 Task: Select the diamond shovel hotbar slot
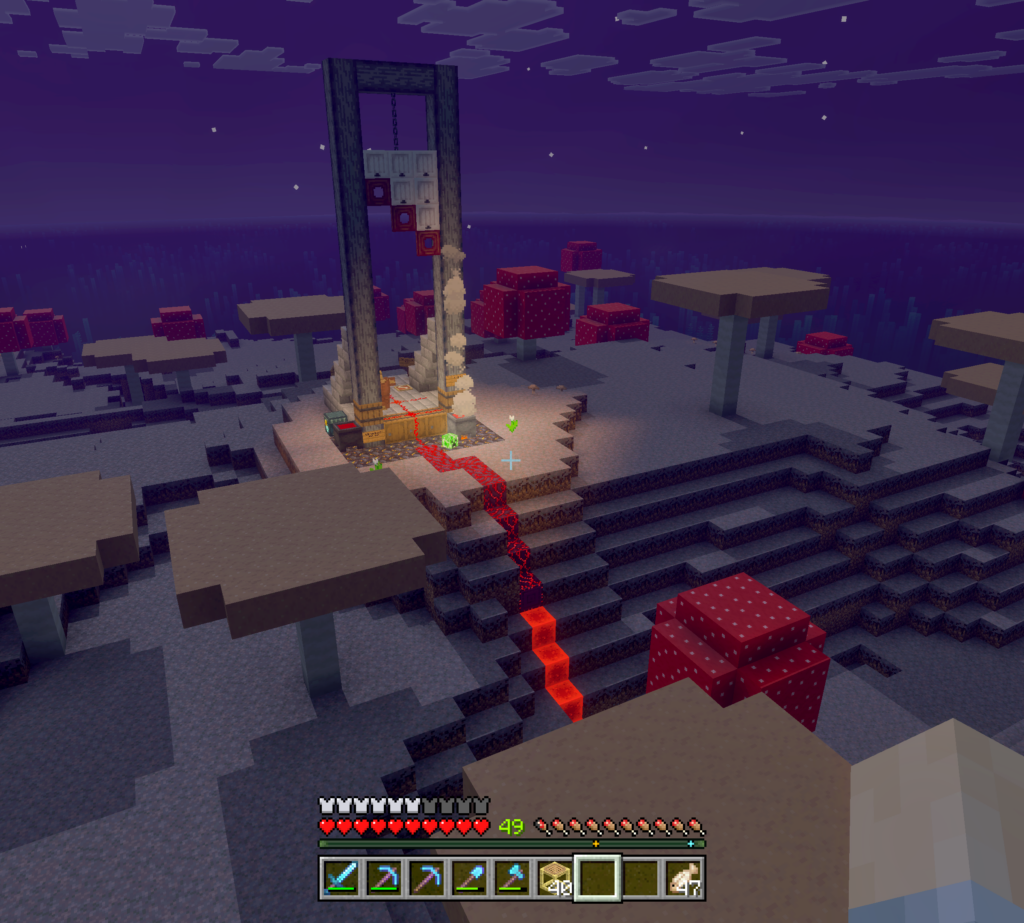(x=468, y=878)
